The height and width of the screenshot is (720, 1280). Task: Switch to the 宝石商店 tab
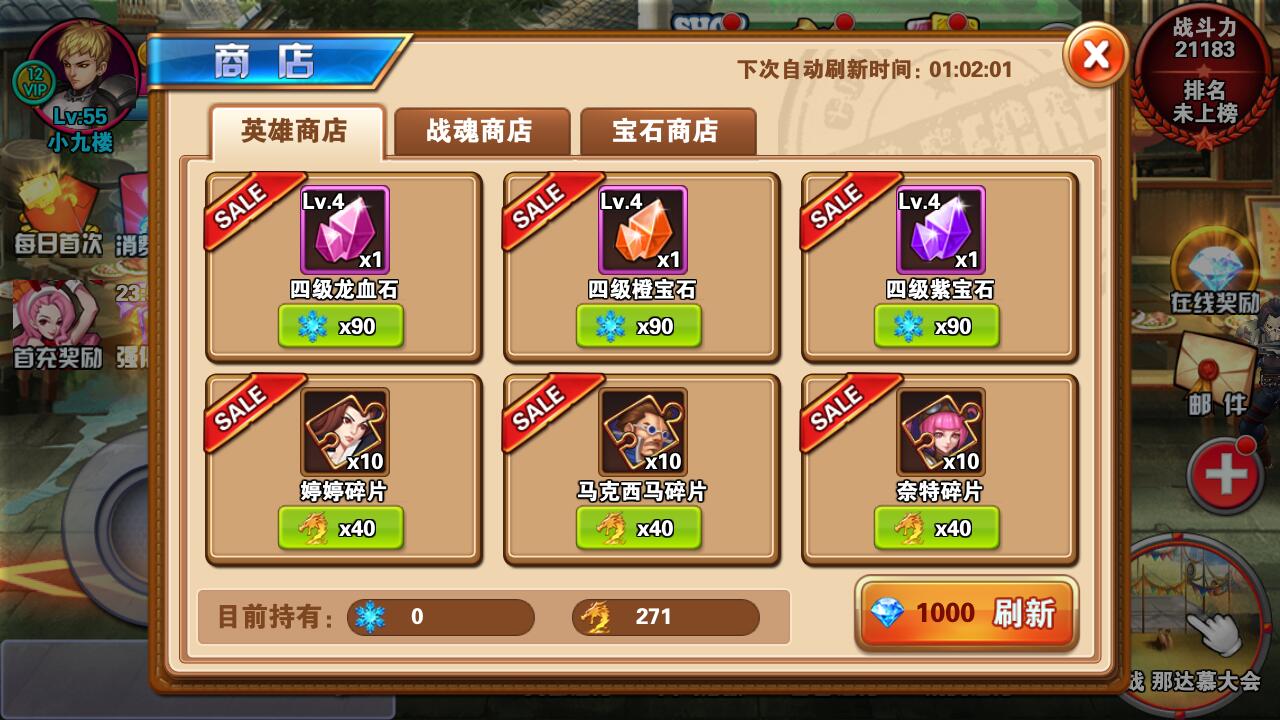click(666, 131)
